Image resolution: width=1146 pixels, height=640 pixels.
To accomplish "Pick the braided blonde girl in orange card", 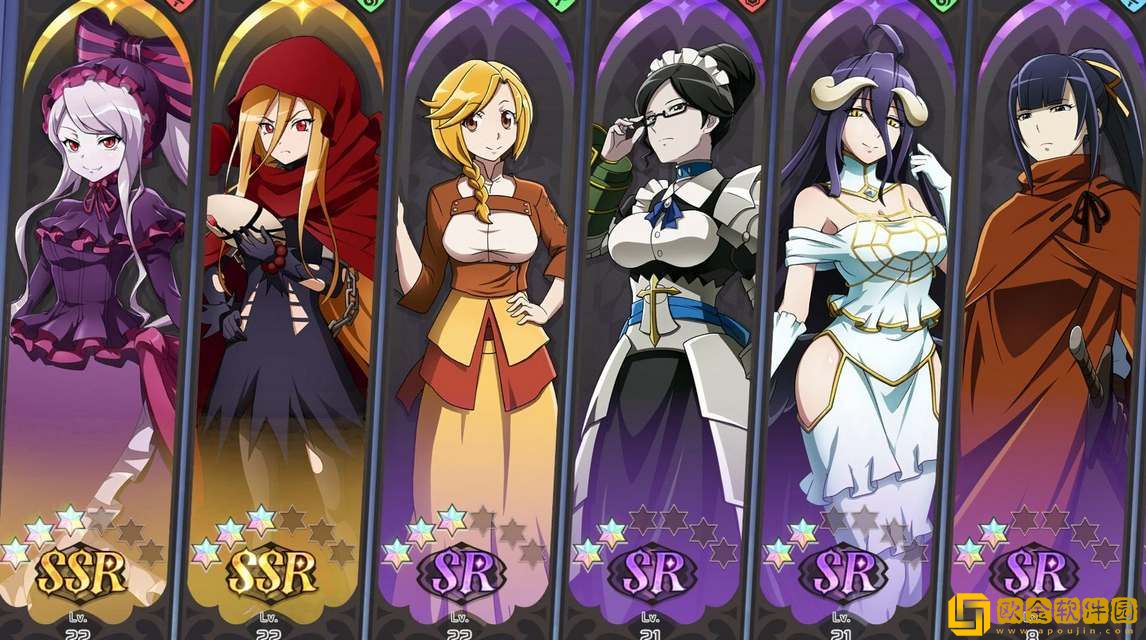I will [x=480, y=300].
